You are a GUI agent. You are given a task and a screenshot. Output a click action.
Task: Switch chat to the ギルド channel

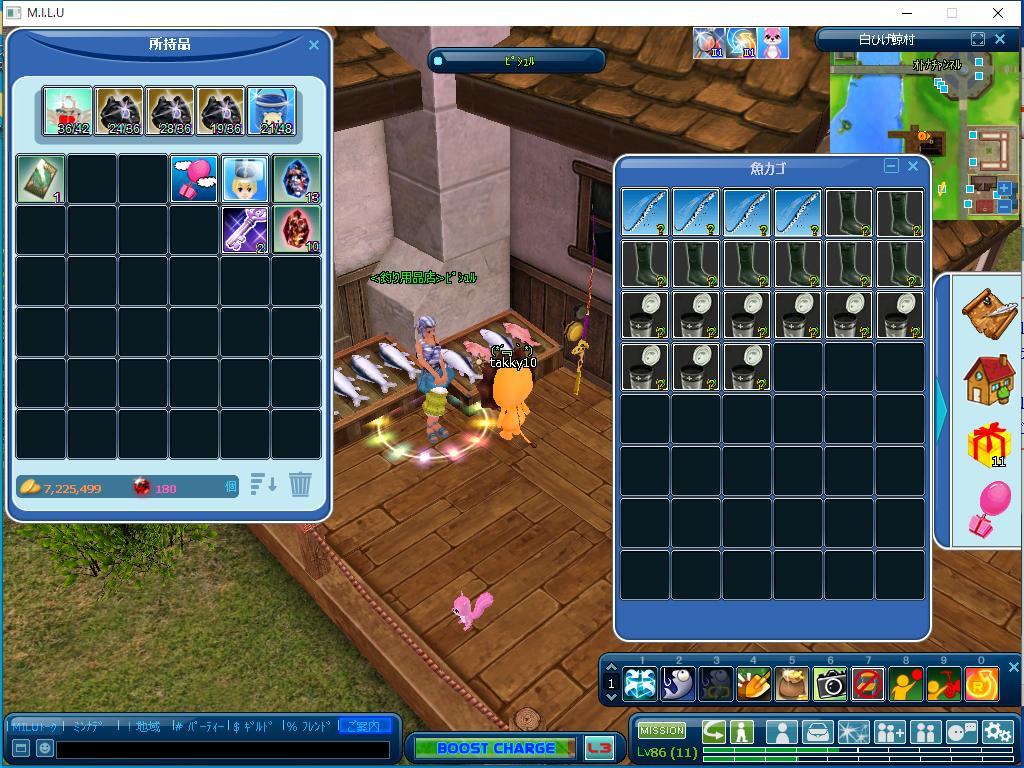coord(255,726)
